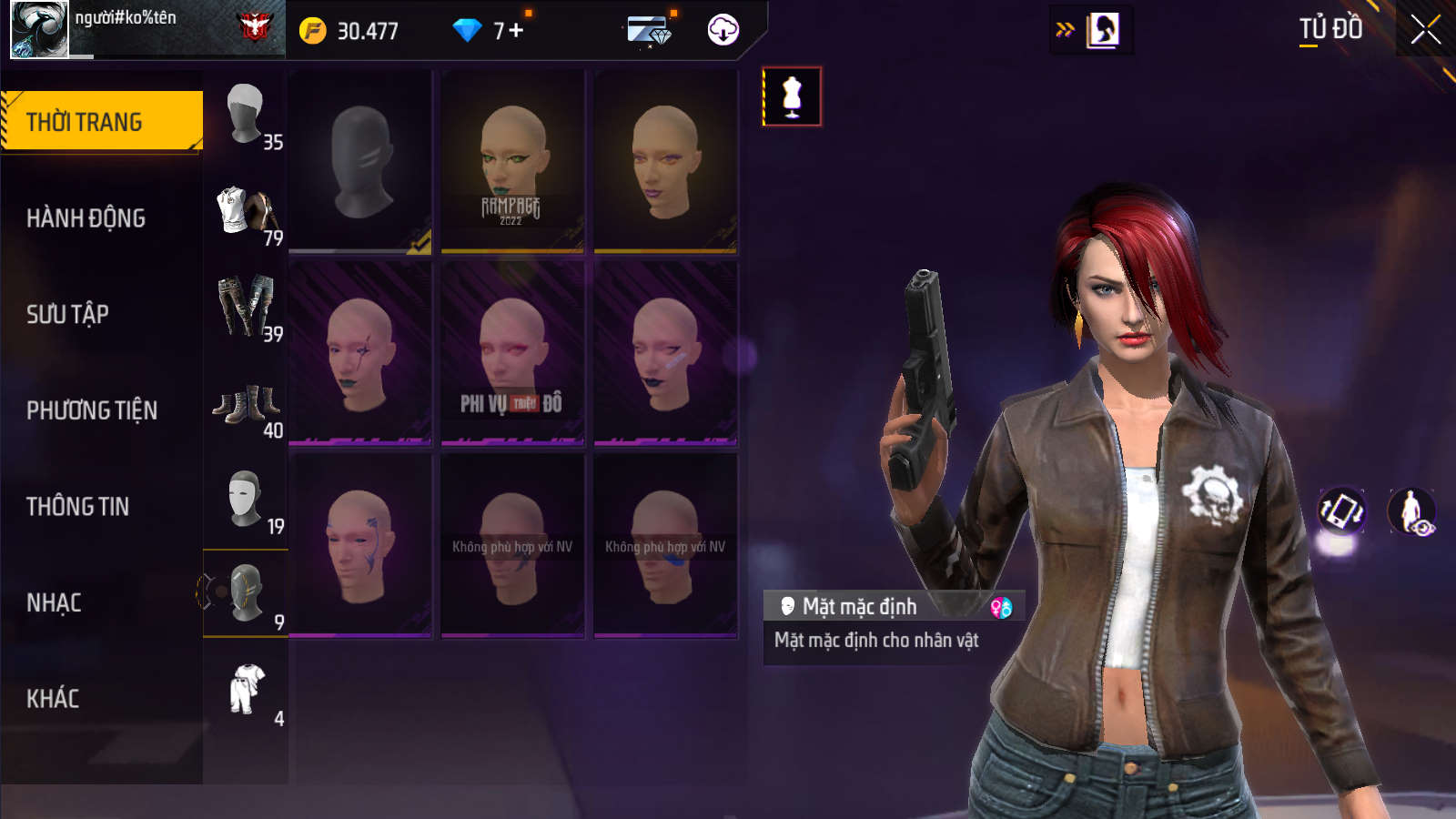Viewport: 1456px width, 819px height.
Task: Switch to the SƯU TẬP tab
Action: tap(68, 314)
